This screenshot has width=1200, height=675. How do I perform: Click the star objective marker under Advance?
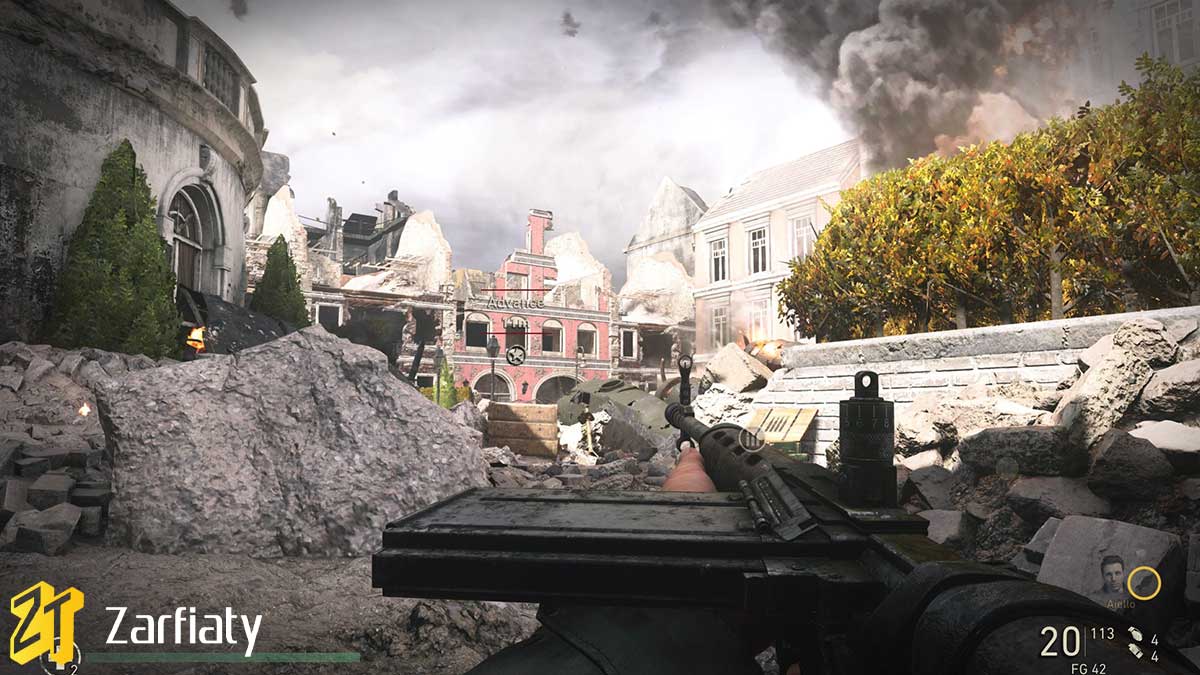[x=516, y=354]
